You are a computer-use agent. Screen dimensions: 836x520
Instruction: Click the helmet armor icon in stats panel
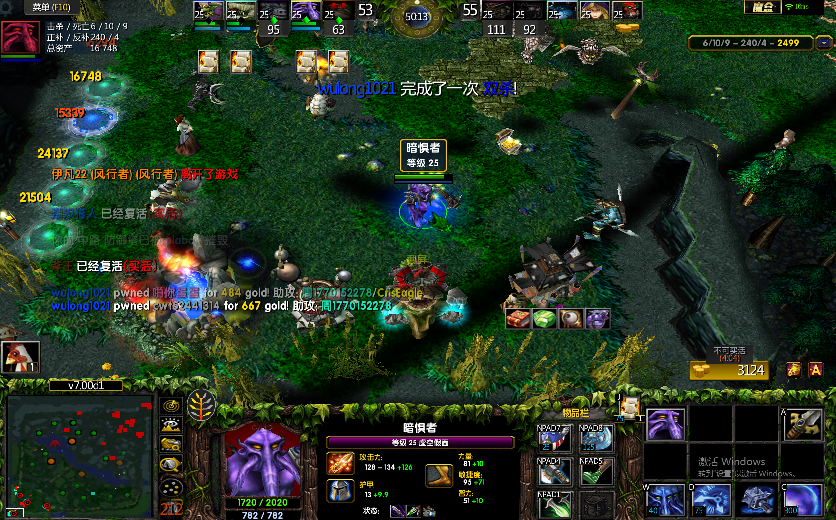point(339,490)
